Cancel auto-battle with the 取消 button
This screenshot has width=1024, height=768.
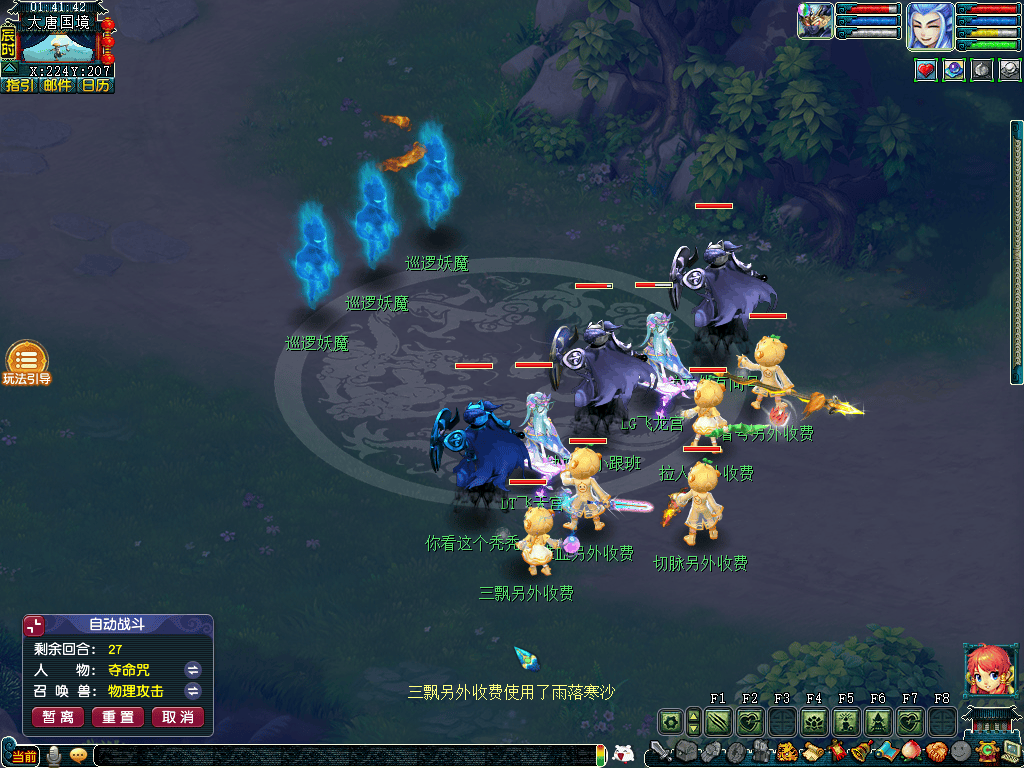point(177,717)
